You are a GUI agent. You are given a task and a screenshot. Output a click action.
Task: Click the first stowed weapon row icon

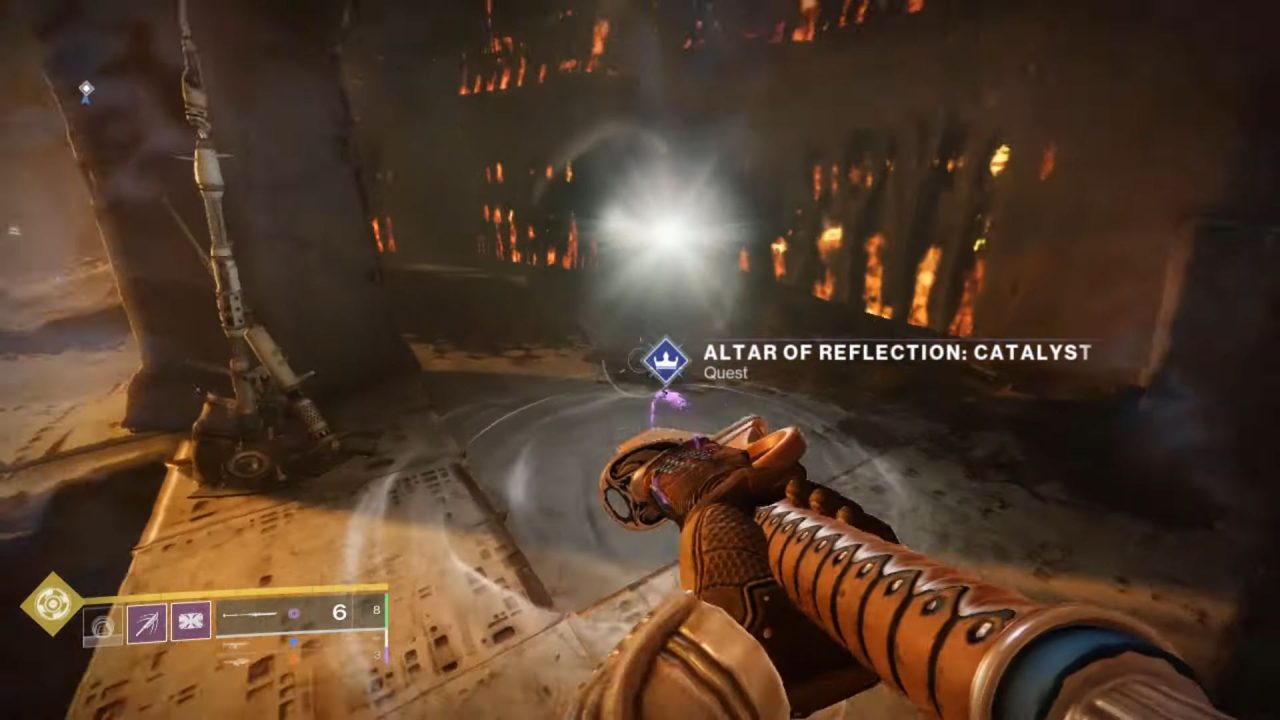239,646
